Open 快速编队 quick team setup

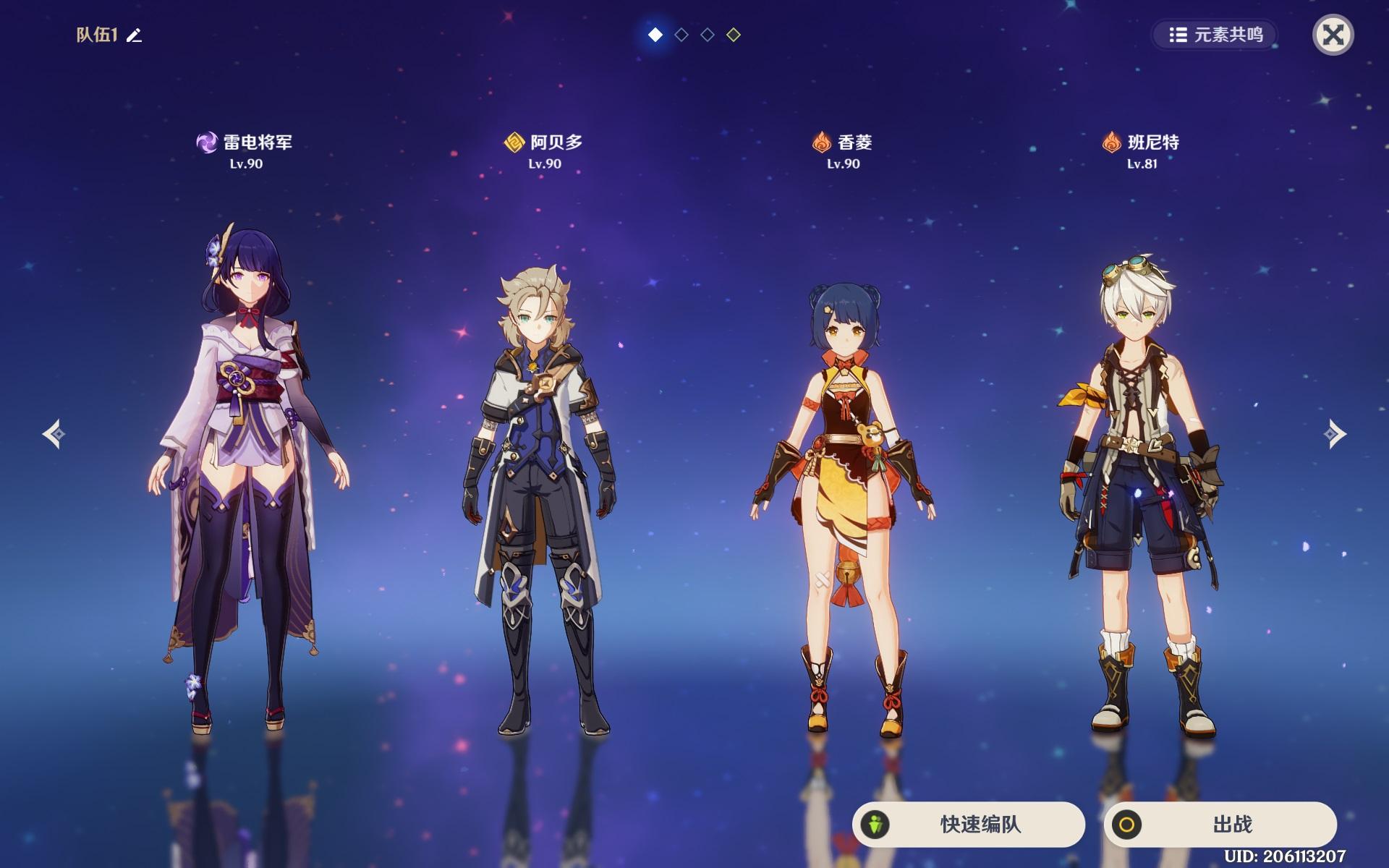click(x=968, y=824)
